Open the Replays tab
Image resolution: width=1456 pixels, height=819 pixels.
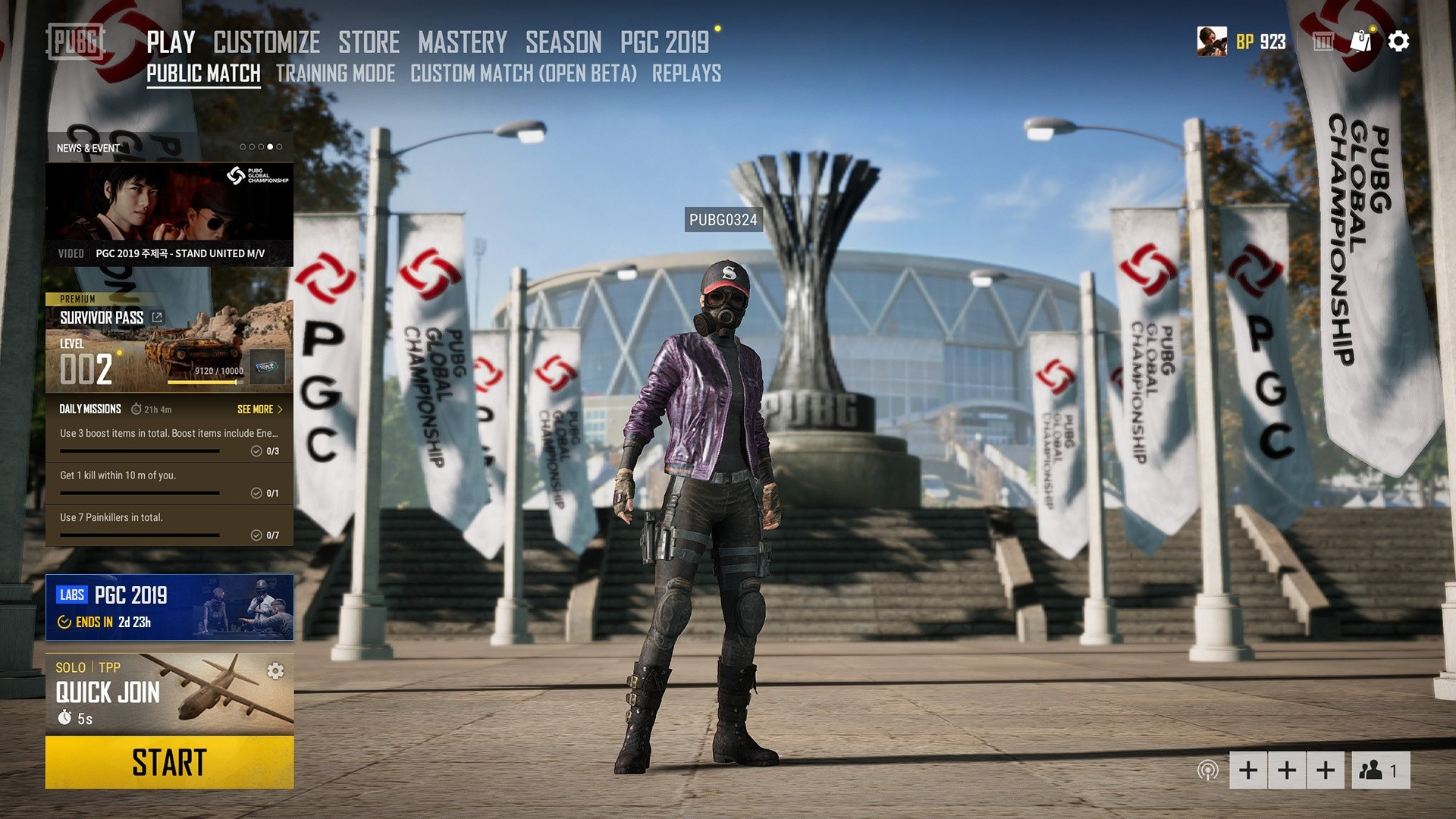point(686,74)
